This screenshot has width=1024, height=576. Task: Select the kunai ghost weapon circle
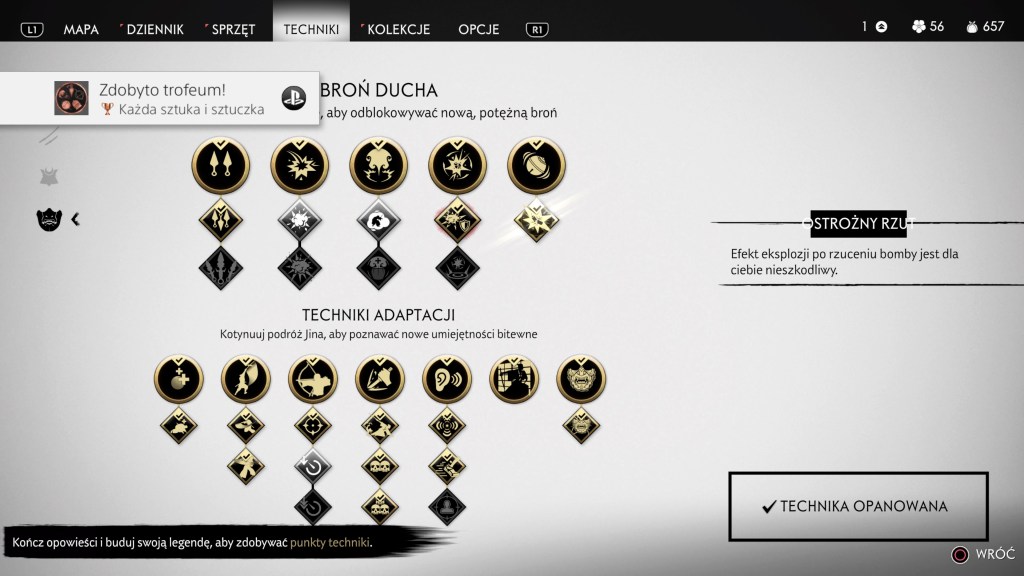(x=219, y=165)
